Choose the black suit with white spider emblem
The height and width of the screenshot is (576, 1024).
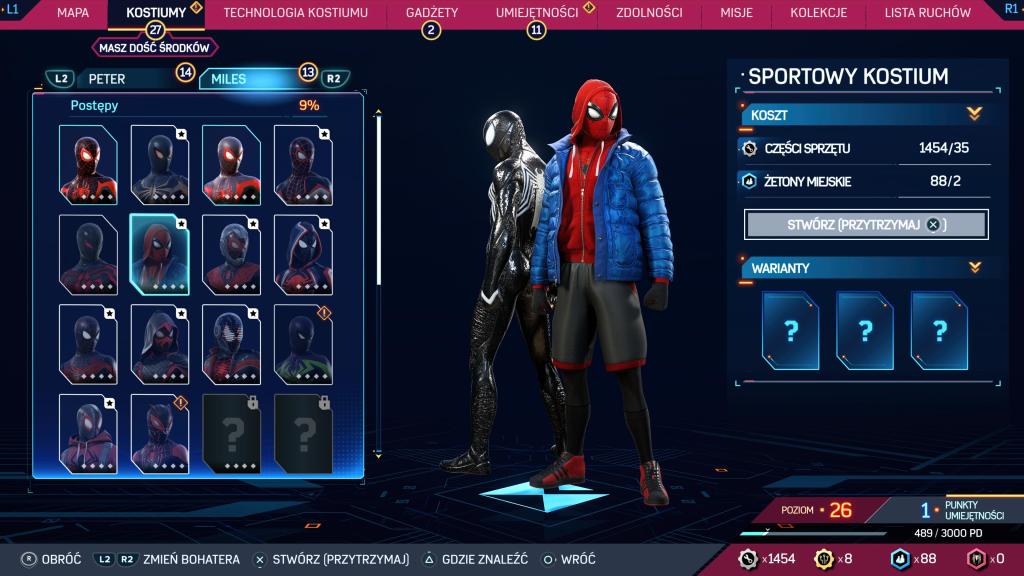pyautogui.click(x=159, y=164)
